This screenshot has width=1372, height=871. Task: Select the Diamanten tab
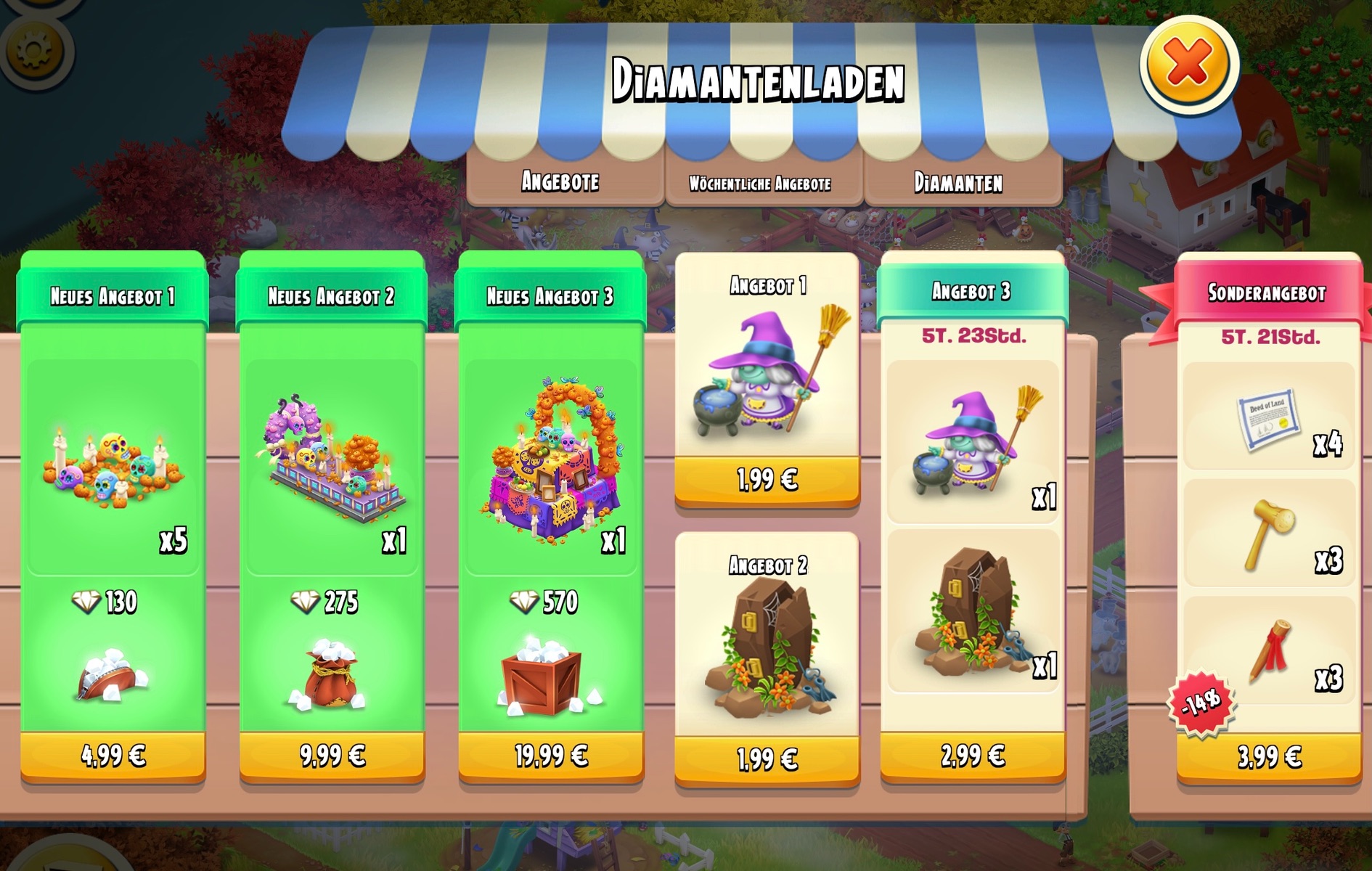(x=958, y=182)
